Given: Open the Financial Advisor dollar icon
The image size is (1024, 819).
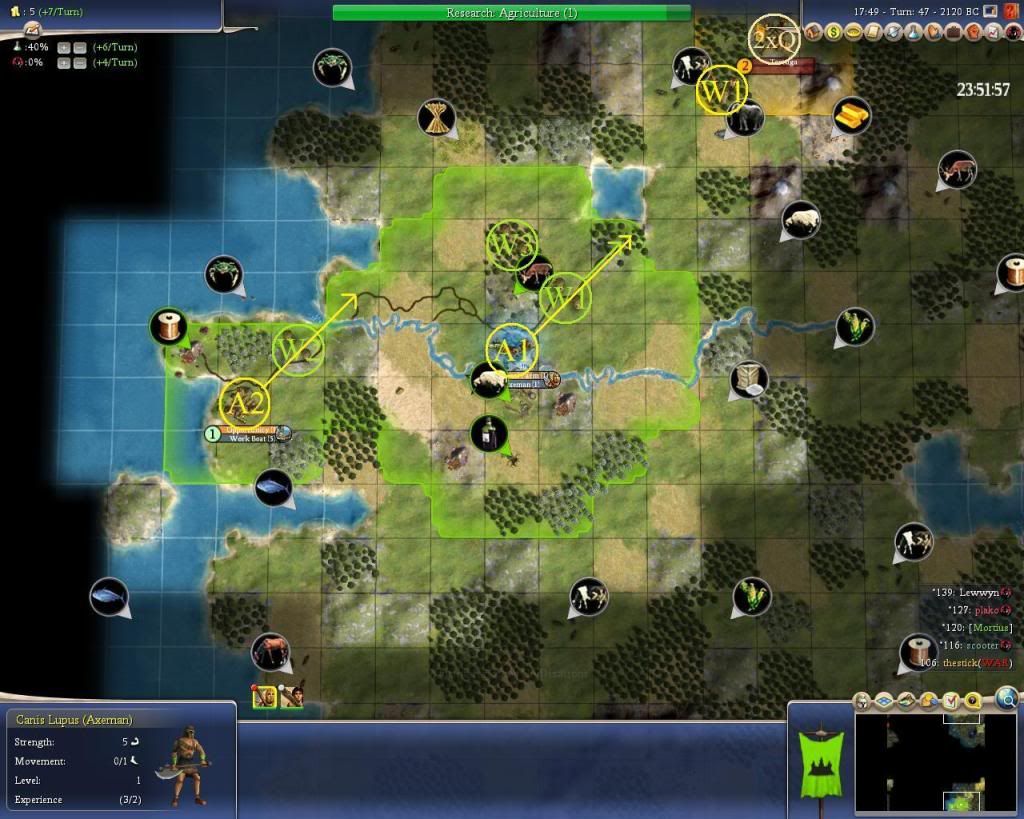Looking at the screenshot, I should pyautogui.click(x=833, y=33).
